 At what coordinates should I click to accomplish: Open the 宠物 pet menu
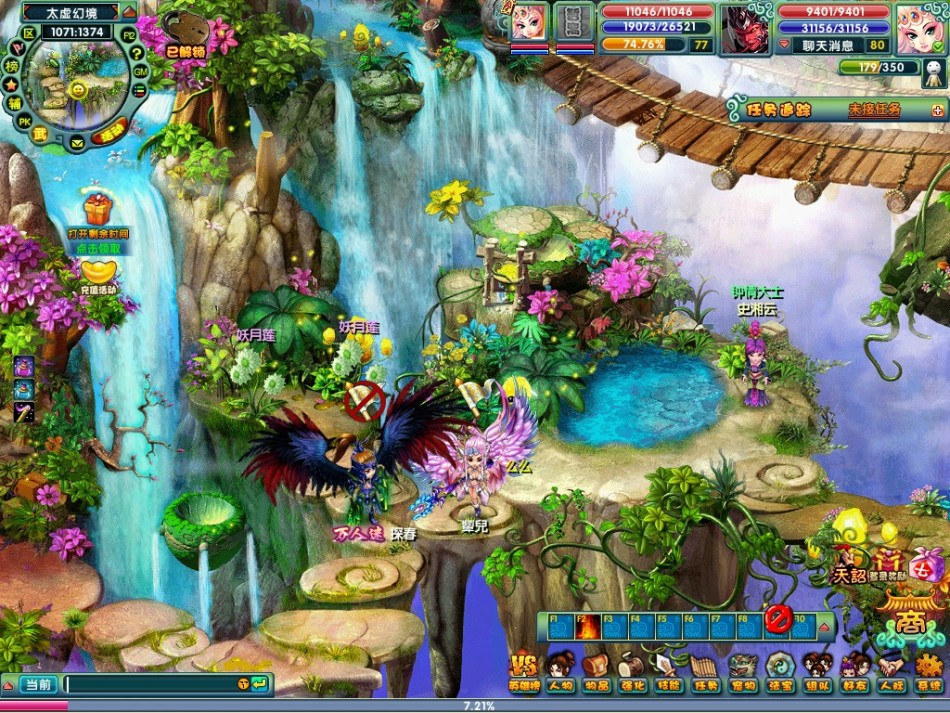click(x=743, y=668)
